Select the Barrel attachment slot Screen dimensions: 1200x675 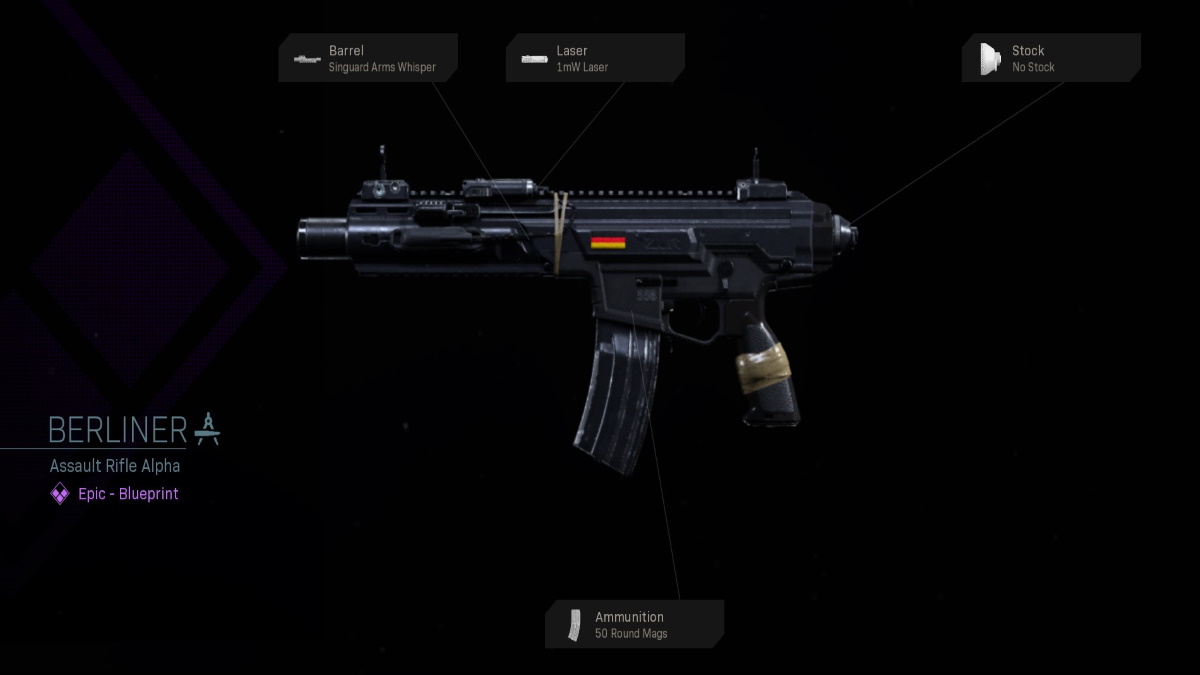368,58
